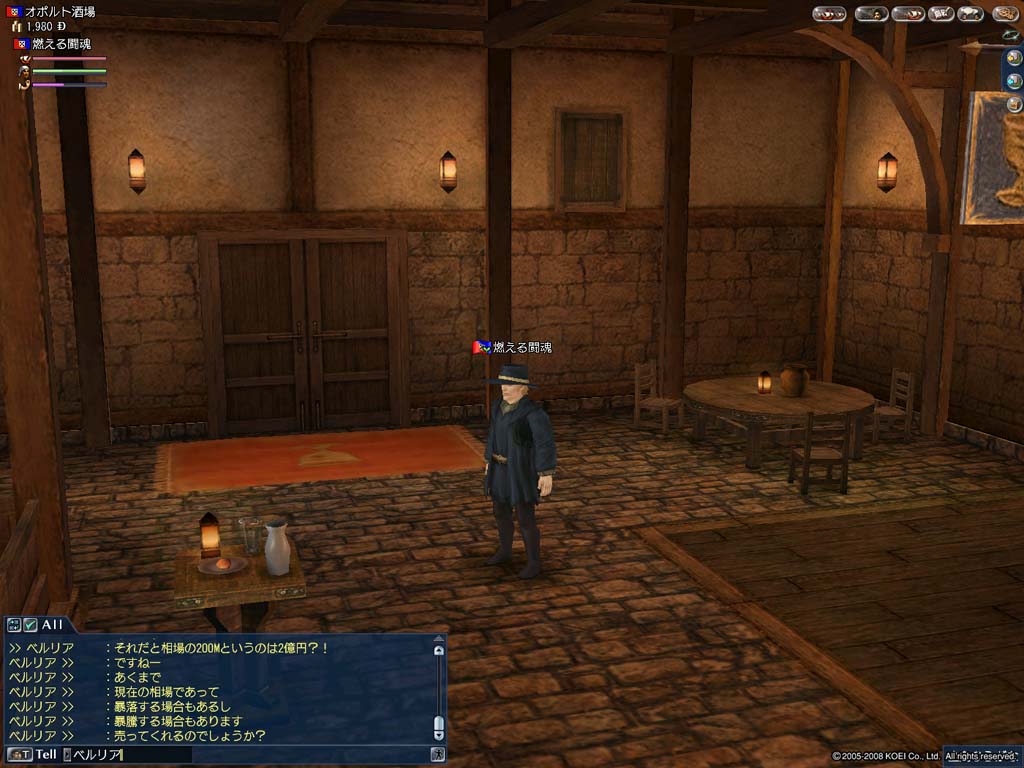The height and width of the screenshot is (768, 1024).
Task: Open the single ship menu button
Action: click(907, 14)
